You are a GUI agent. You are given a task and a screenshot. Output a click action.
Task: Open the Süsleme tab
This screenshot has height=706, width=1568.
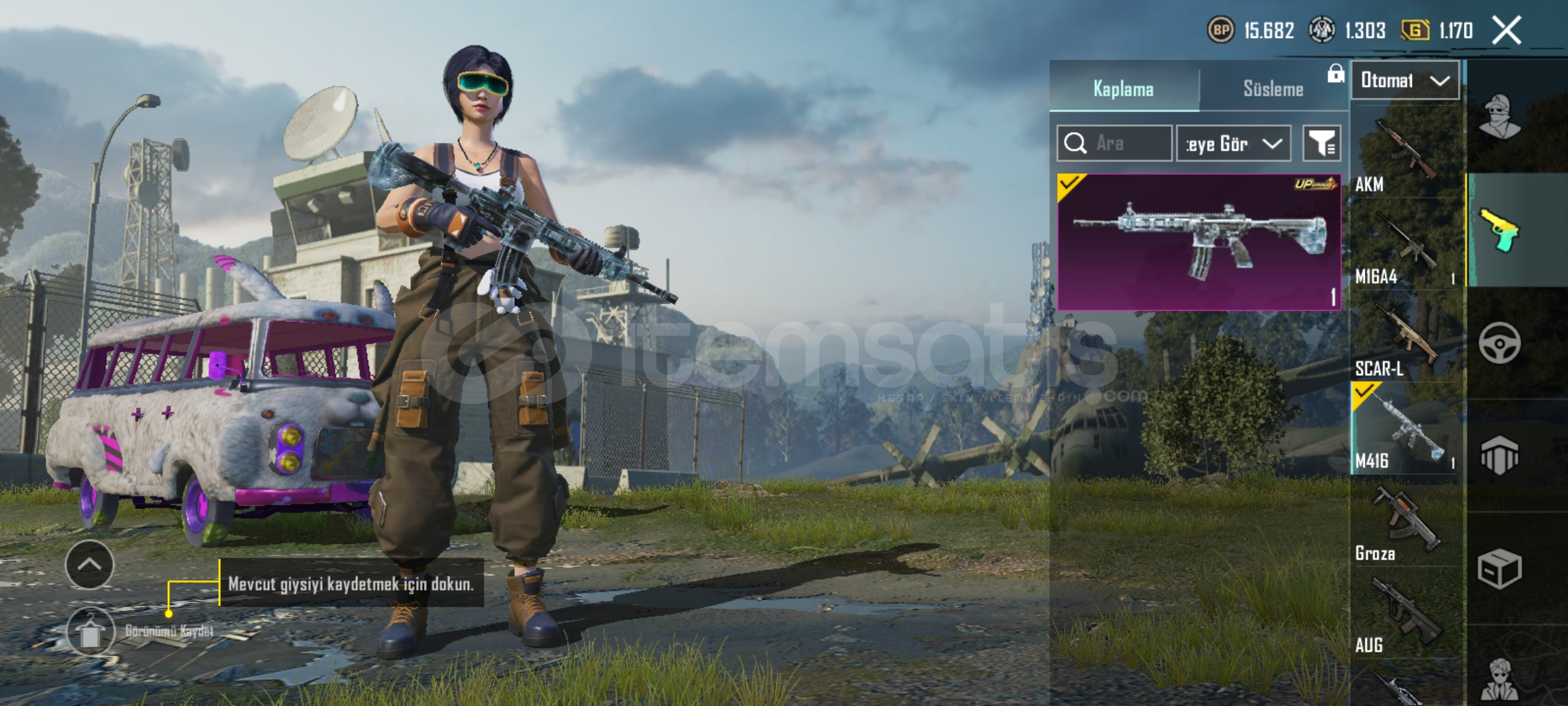click(1273, 89)
